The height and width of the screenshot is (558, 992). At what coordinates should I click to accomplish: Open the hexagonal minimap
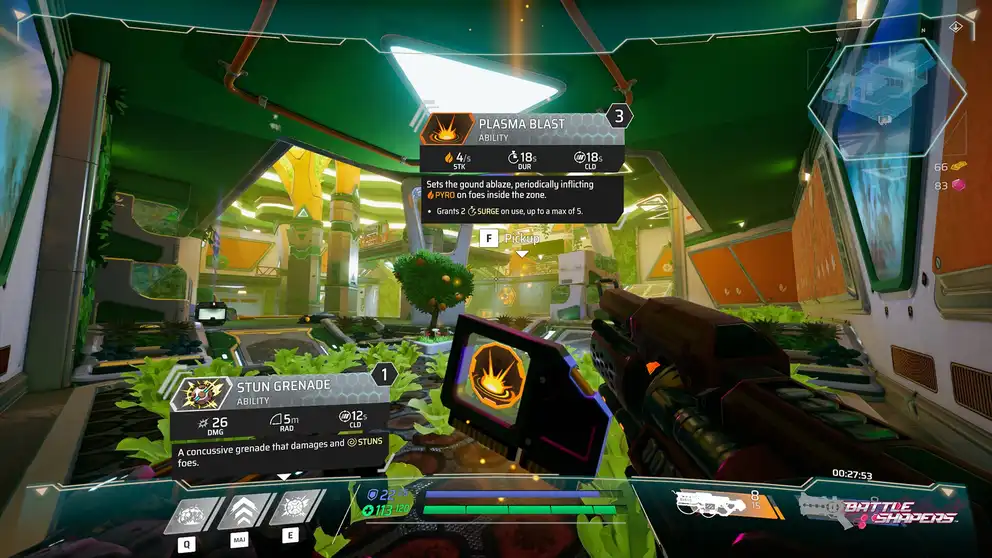888,97
